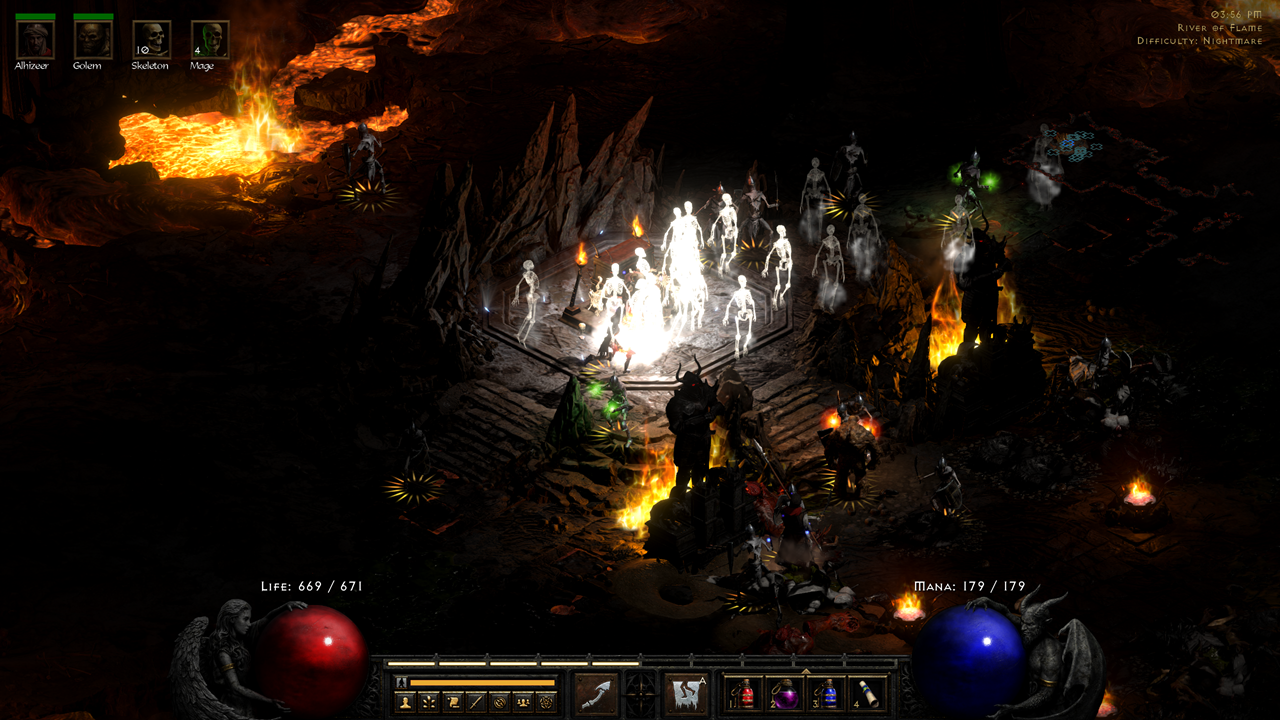Click the automap globe icon
The width and height of the screenshot is (1280, 720).
[x=499, y=703]
